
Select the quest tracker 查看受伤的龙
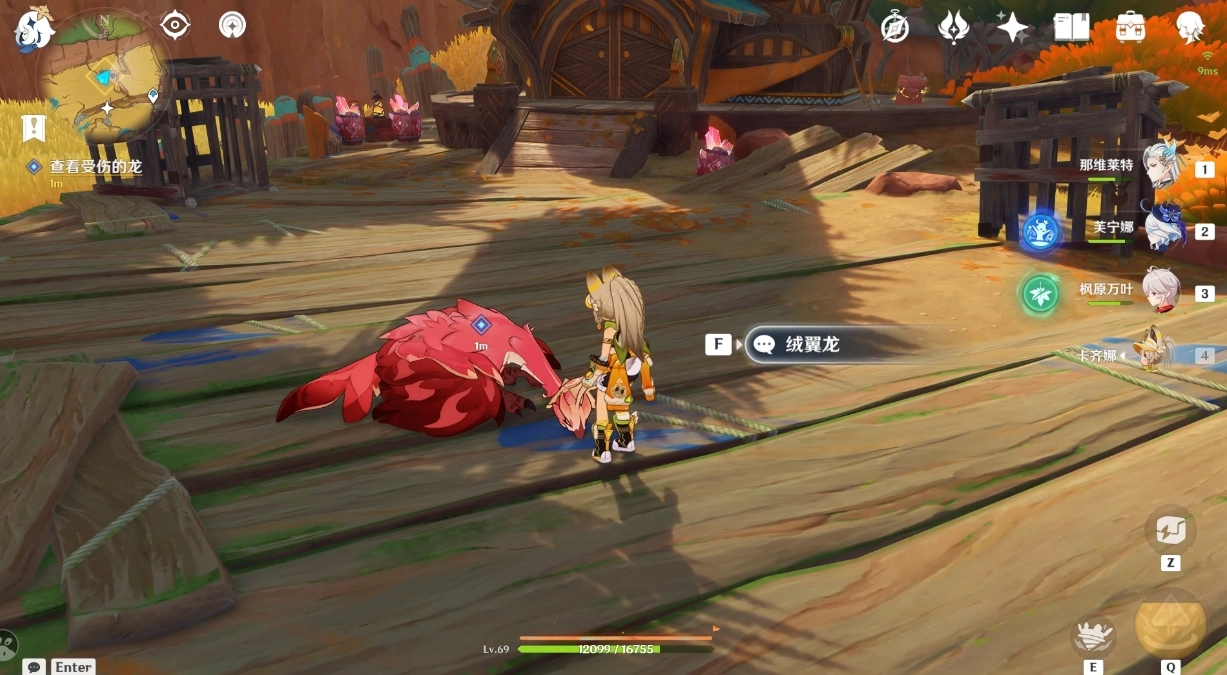tap(96, 167)
